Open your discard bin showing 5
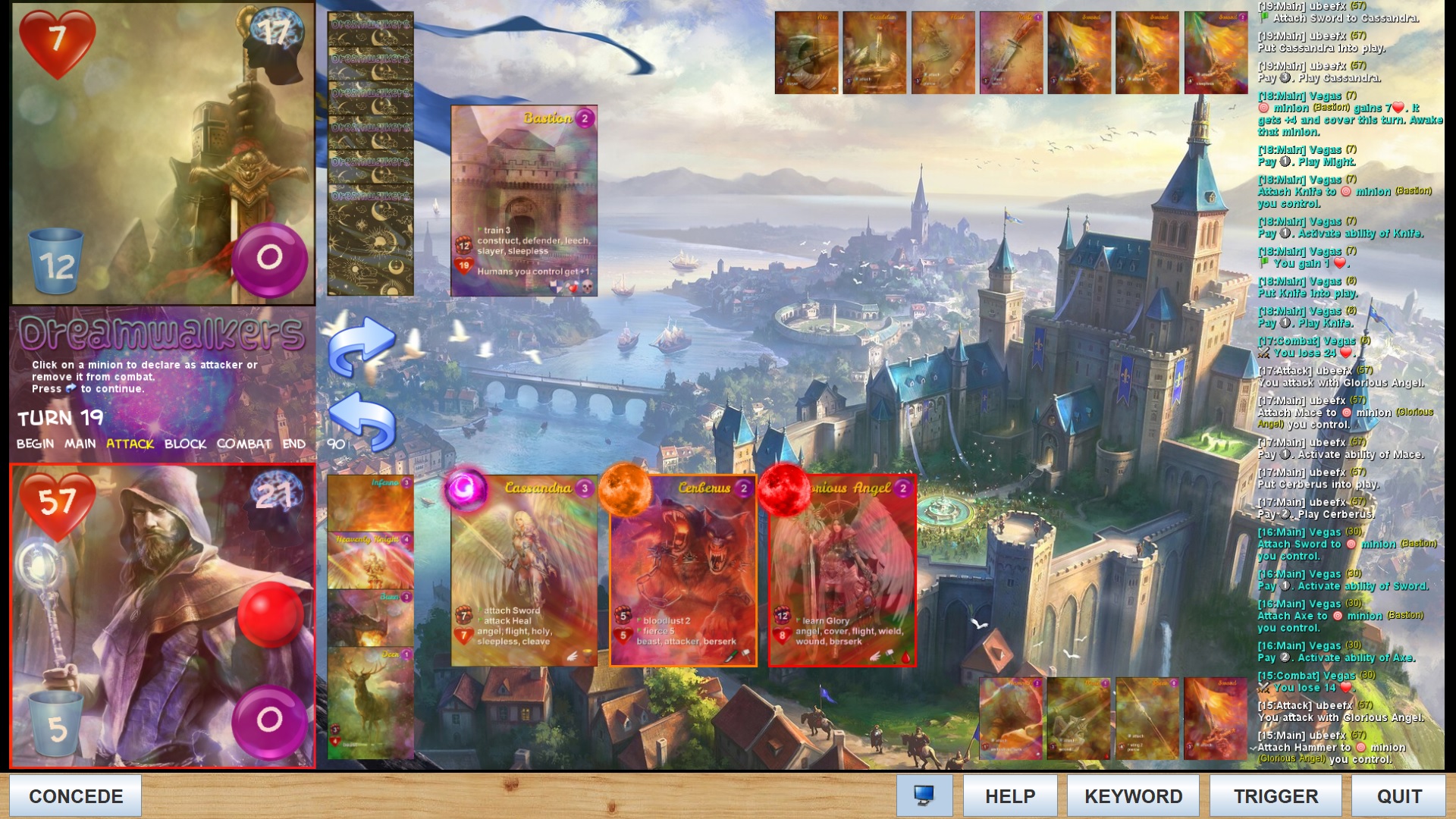 coord(56,723)
